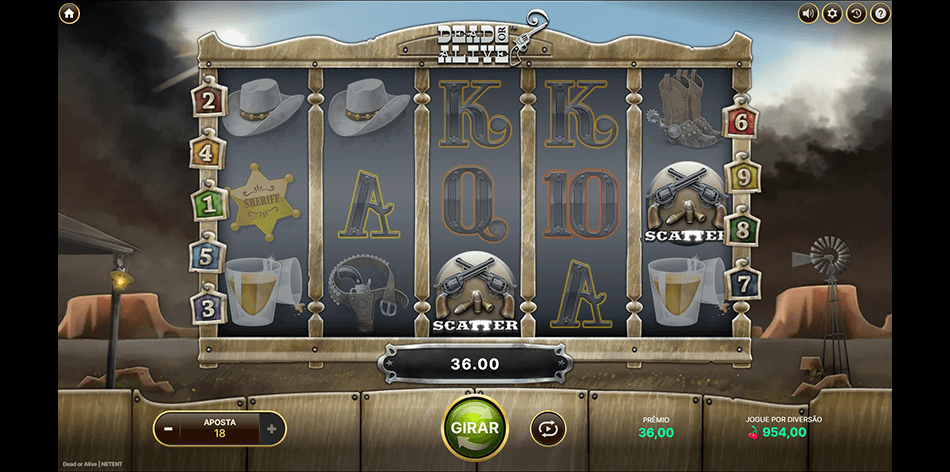Select payline tag number 4
The height and width of the screenshot is (472, 950).
(207, 152)
